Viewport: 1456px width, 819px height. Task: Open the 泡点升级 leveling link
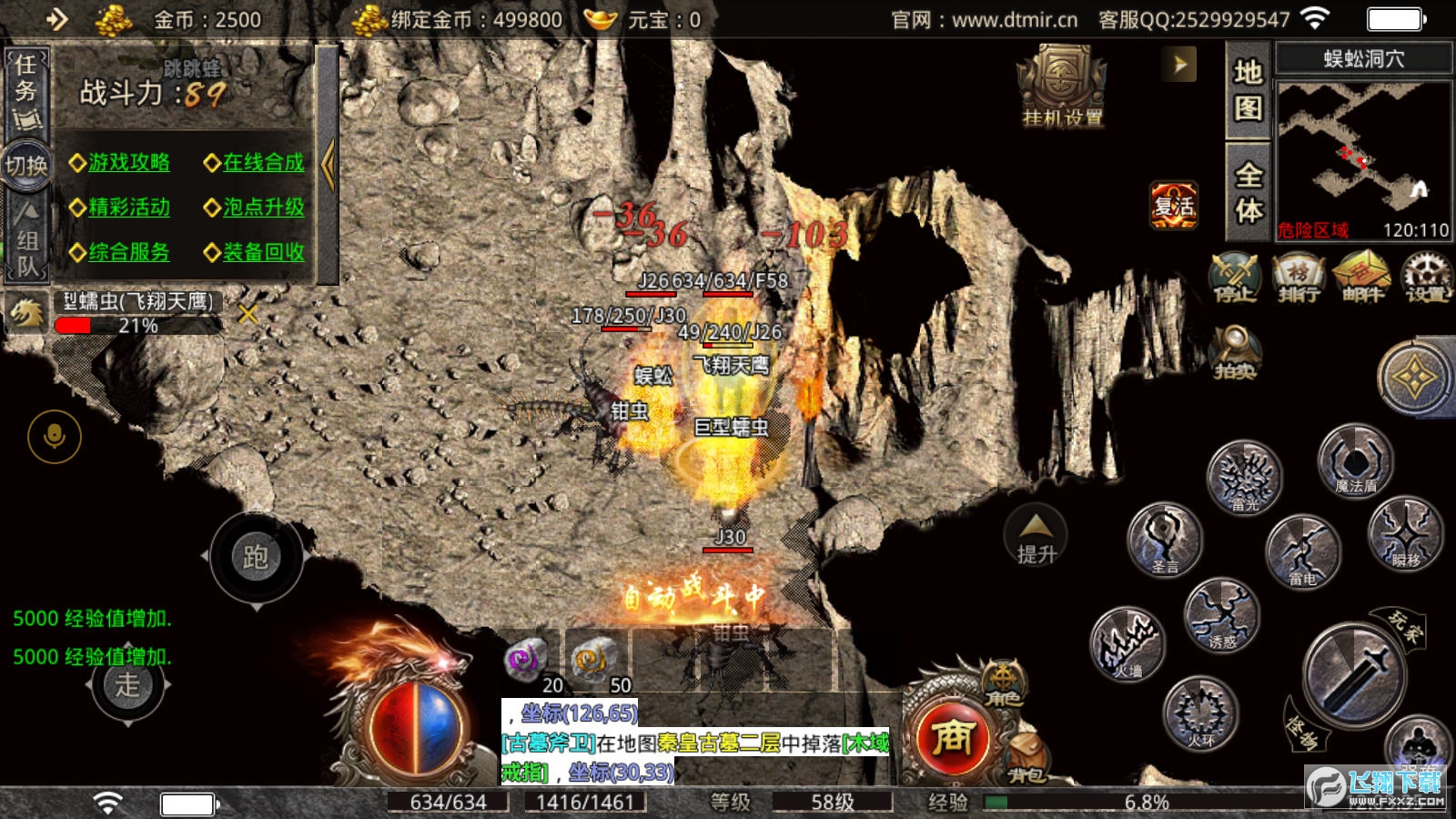point(263,207)
